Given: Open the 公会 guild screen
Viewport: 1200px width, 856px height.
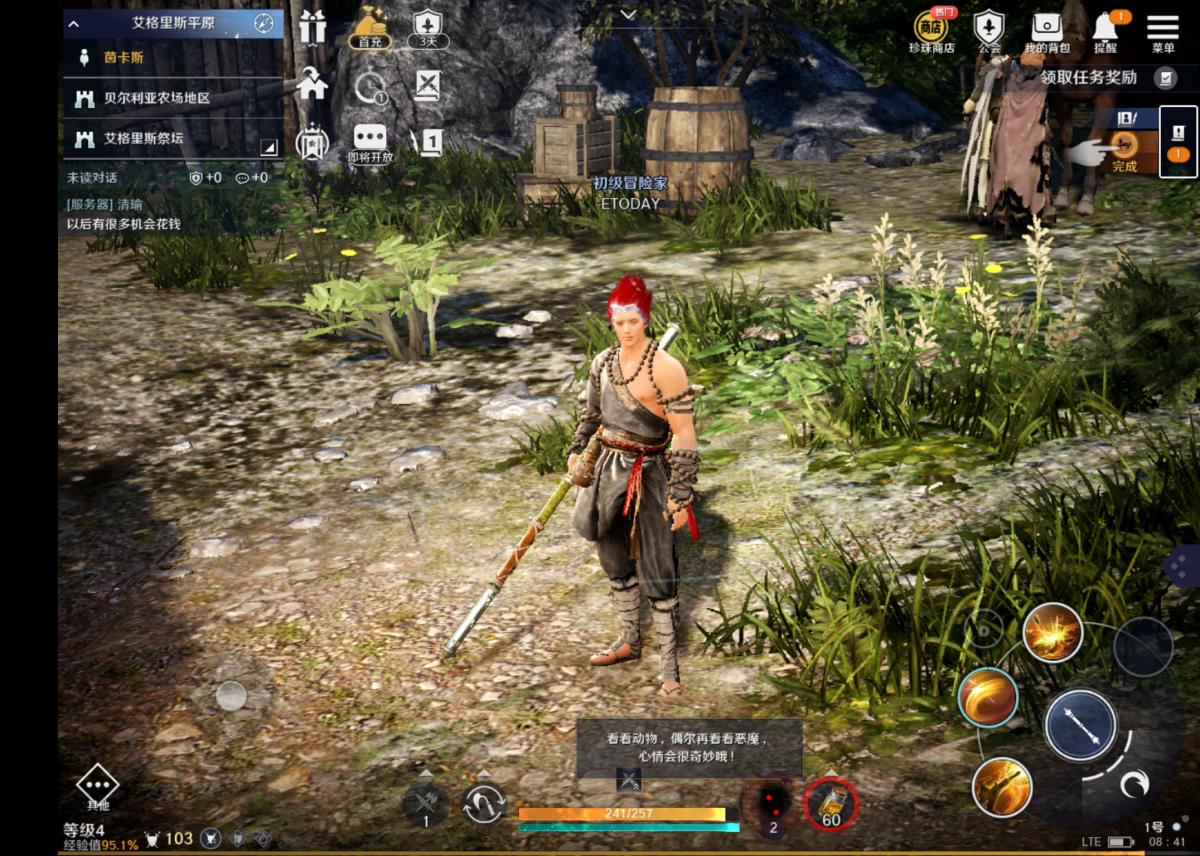Looking at the screenshot, I should click(x=989, y=30).
